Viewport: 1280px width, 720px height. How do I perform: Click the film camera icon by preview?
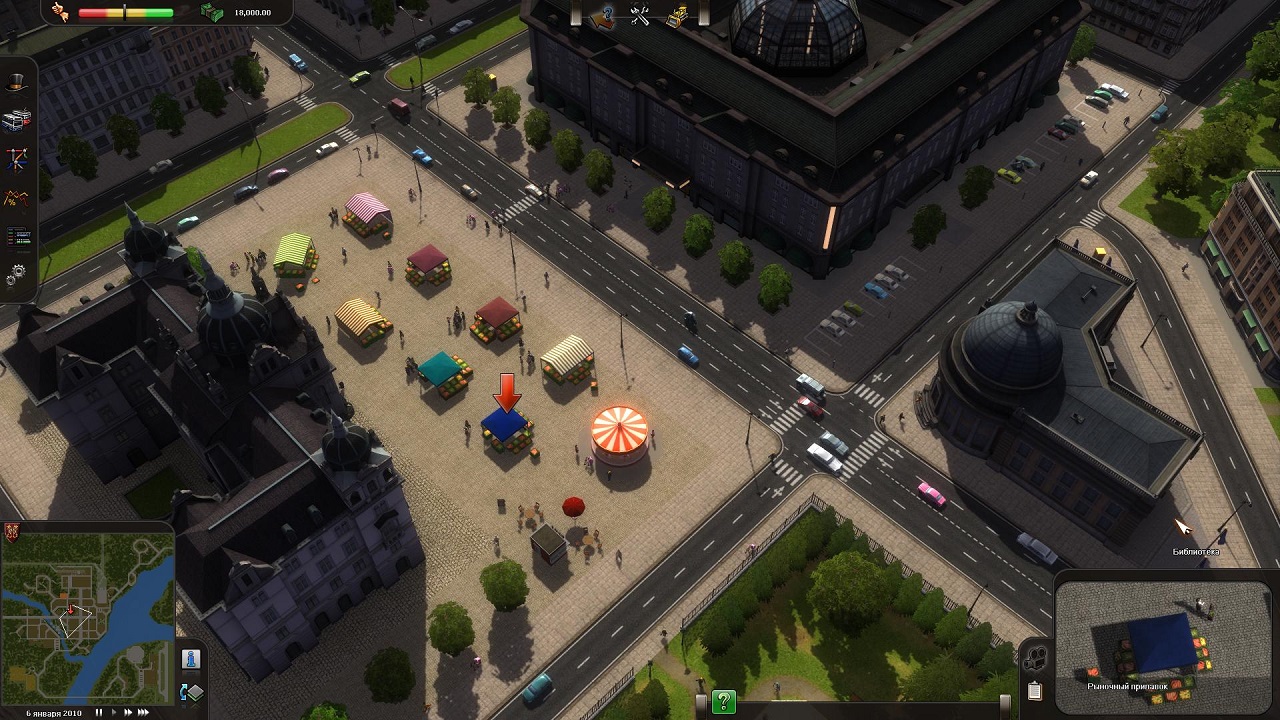[x=1035, y=657]
